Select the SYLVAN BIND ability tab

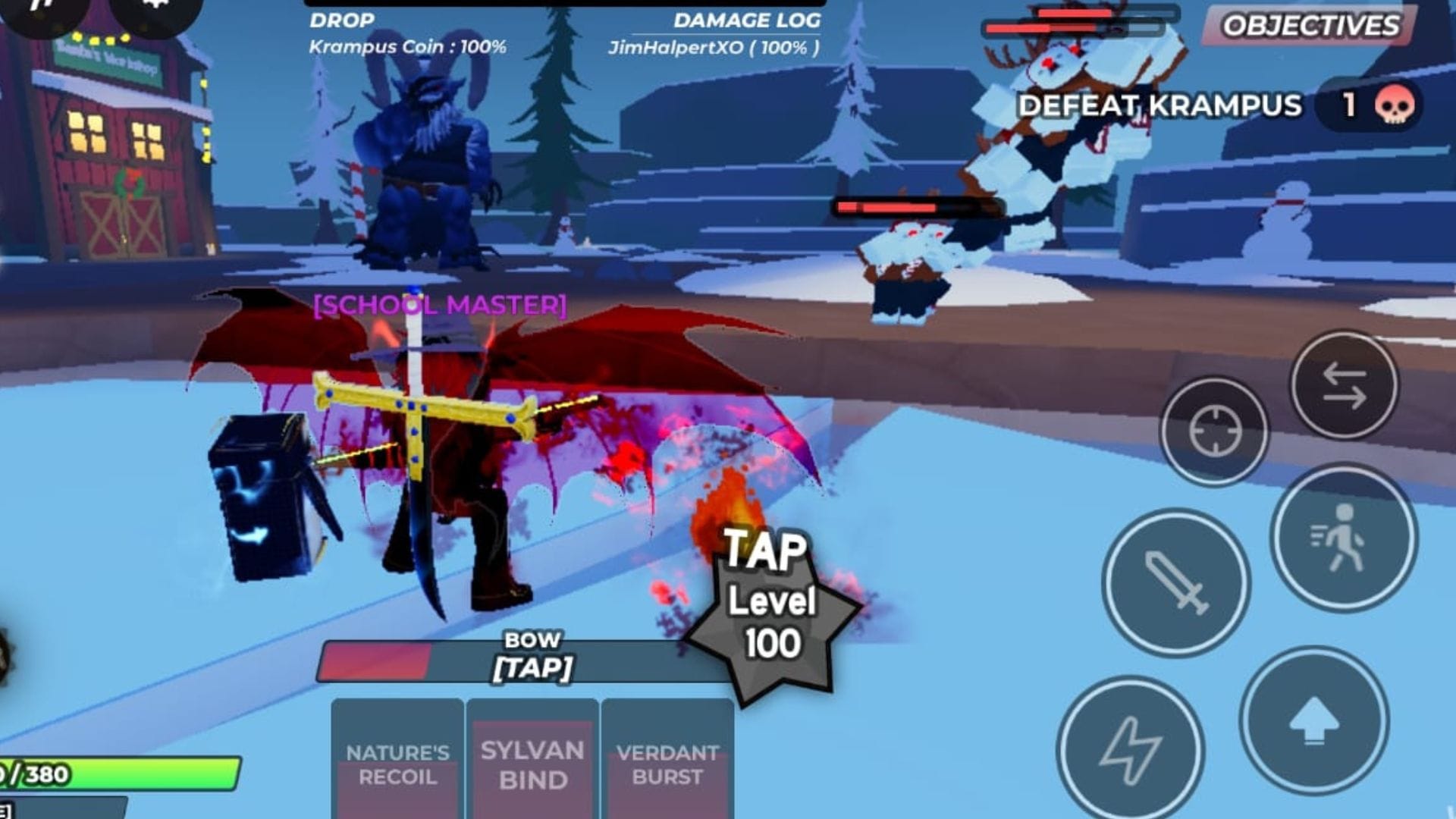[x=531, y=762]
